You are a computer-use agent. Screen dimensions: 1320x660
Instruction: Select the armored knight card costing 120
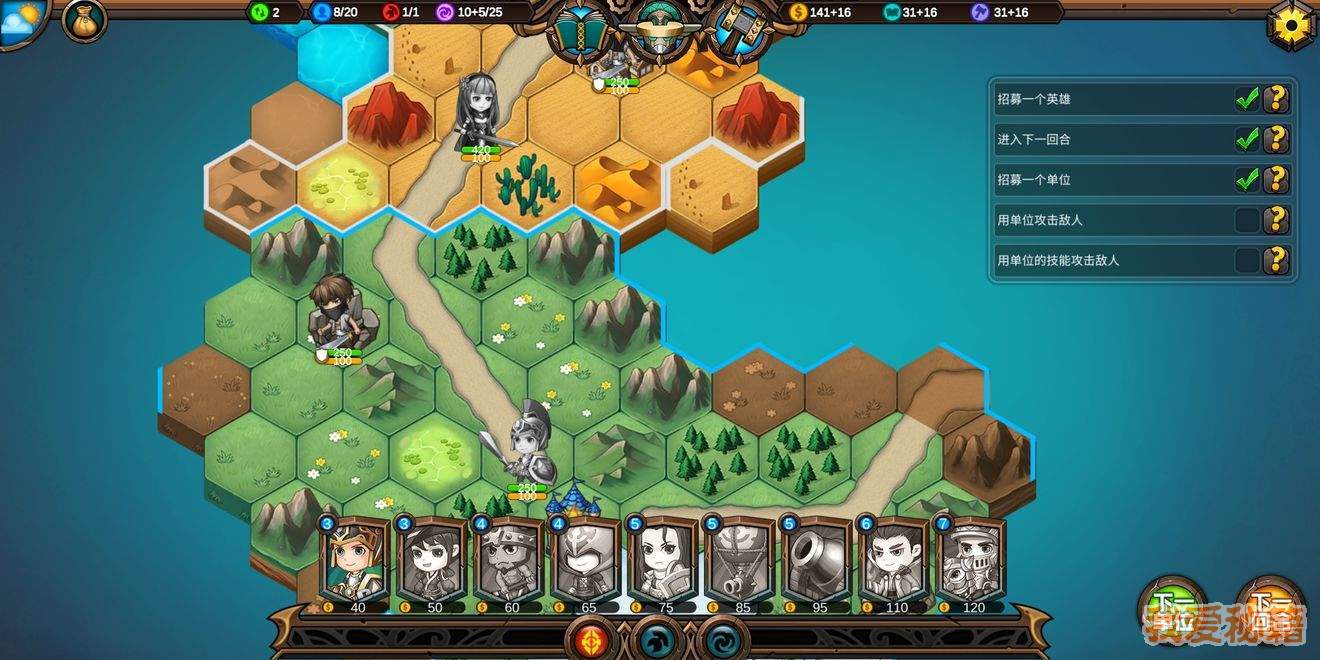pos(971,560)
